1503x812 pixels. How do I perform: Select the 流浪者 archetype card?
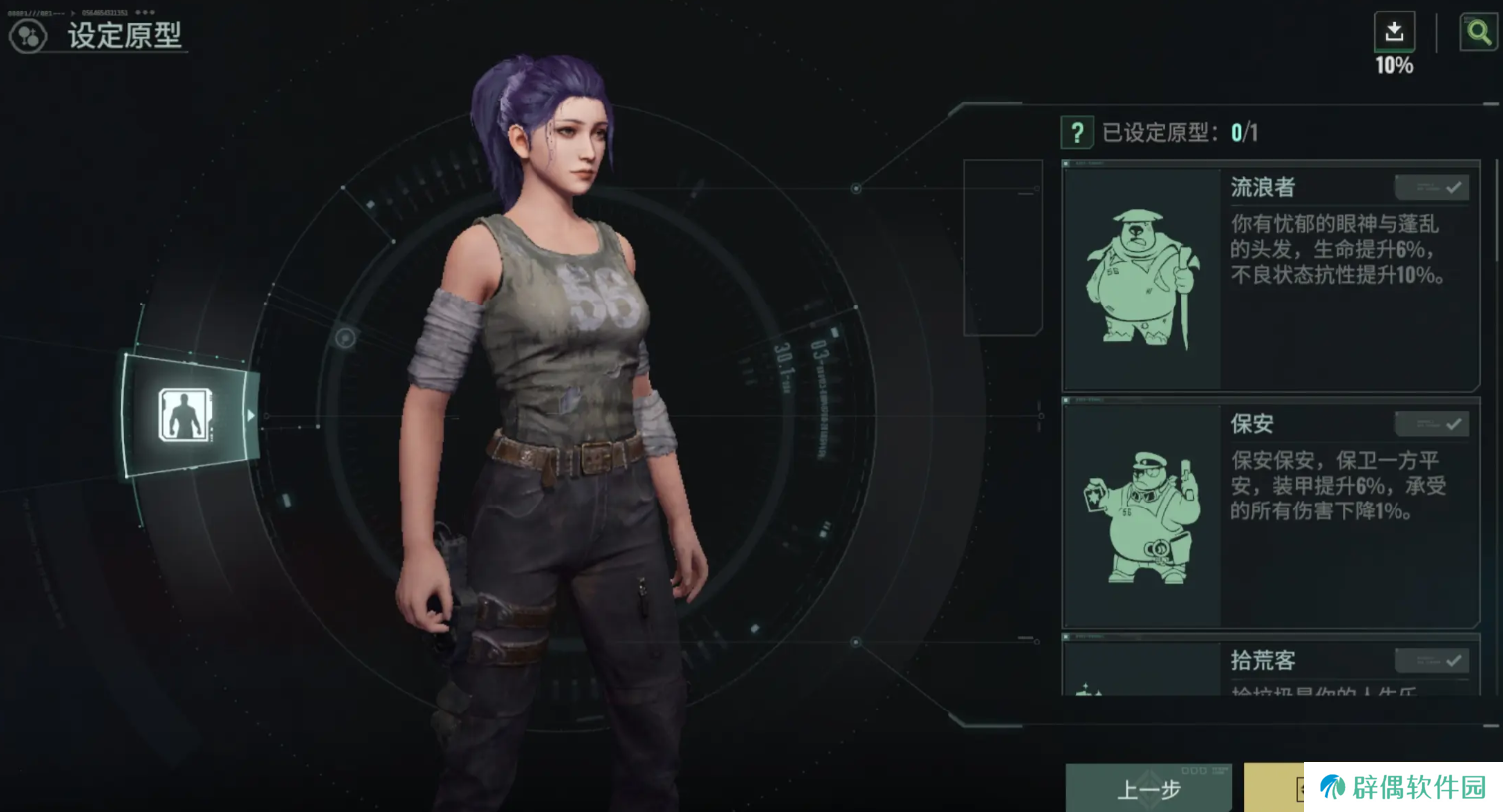coord(1270,279)
